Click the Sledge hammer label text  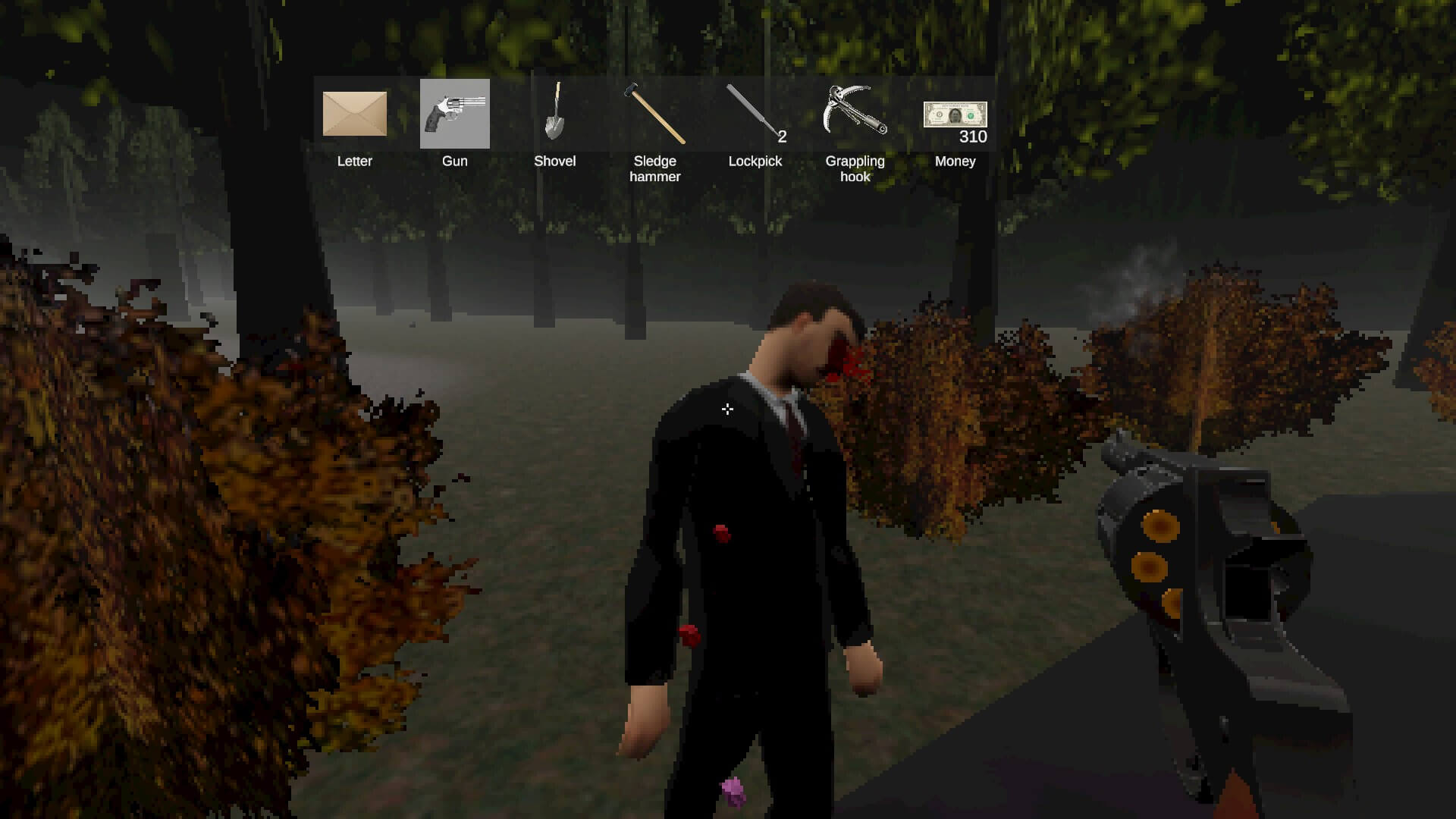(x=655, y=168)
